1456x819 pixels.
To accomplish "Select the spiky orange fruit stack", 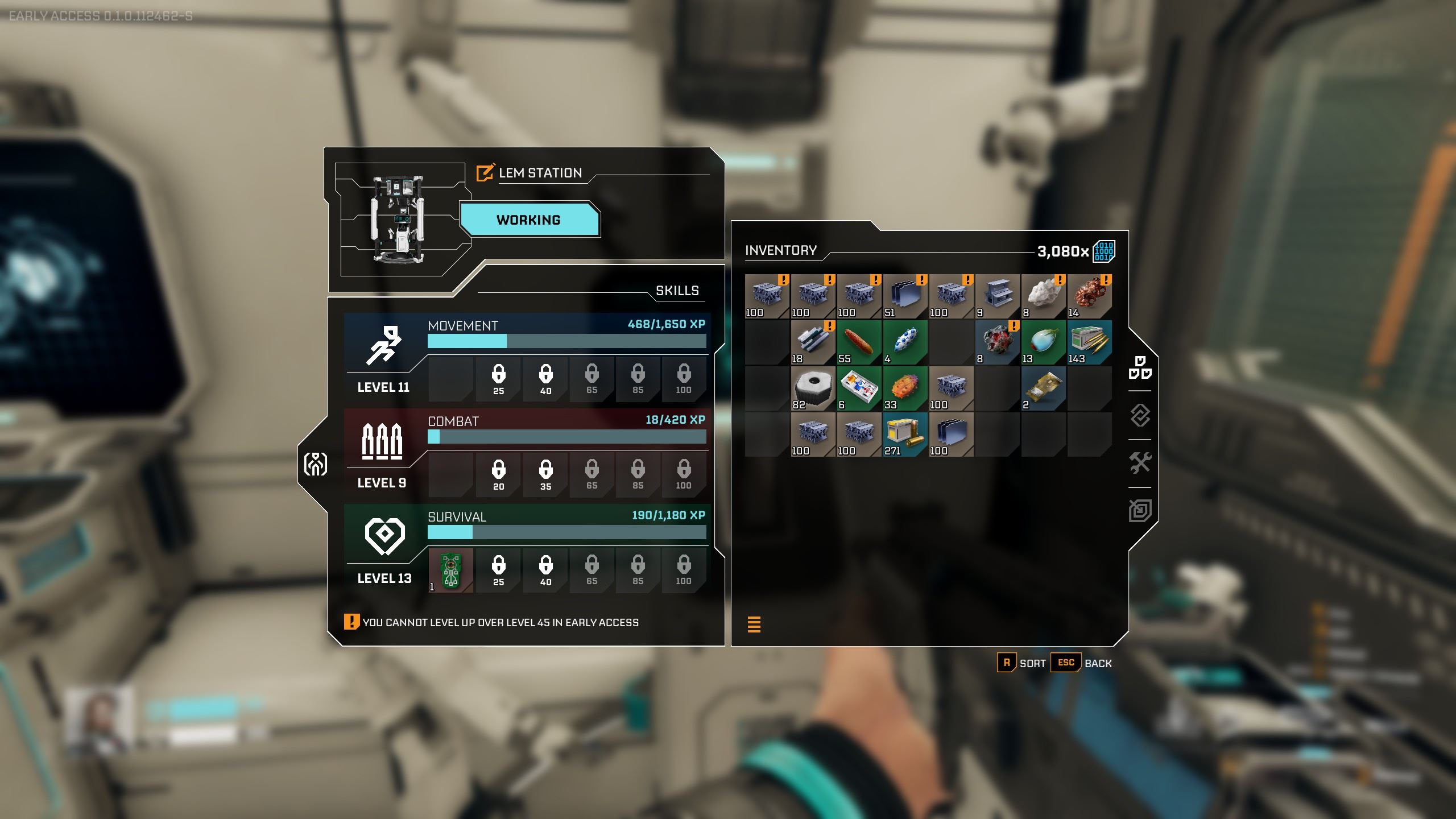I will pos(905,388).
